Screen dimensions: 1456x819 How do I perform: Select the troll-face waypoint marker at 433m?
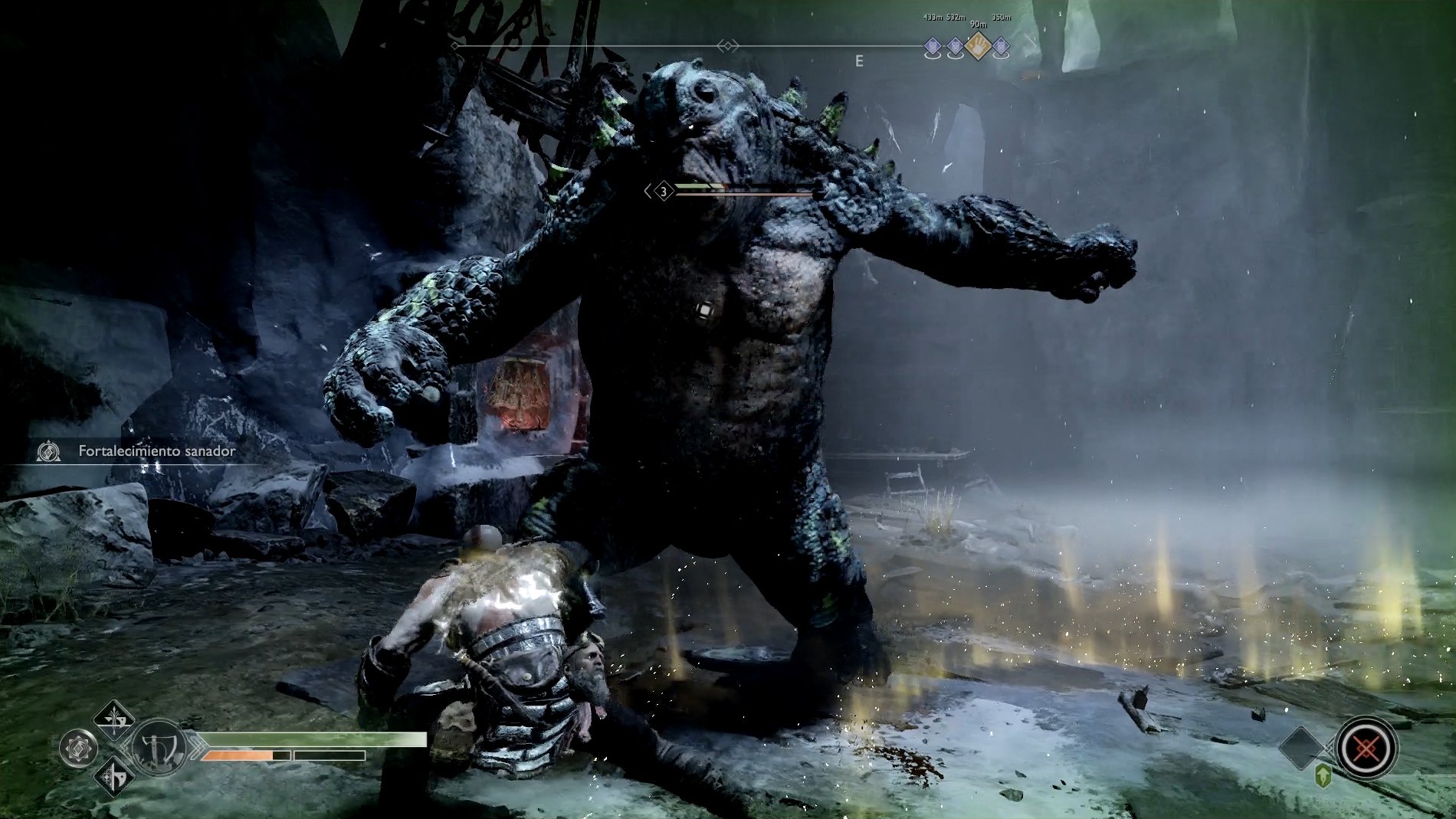coord(933,46)
